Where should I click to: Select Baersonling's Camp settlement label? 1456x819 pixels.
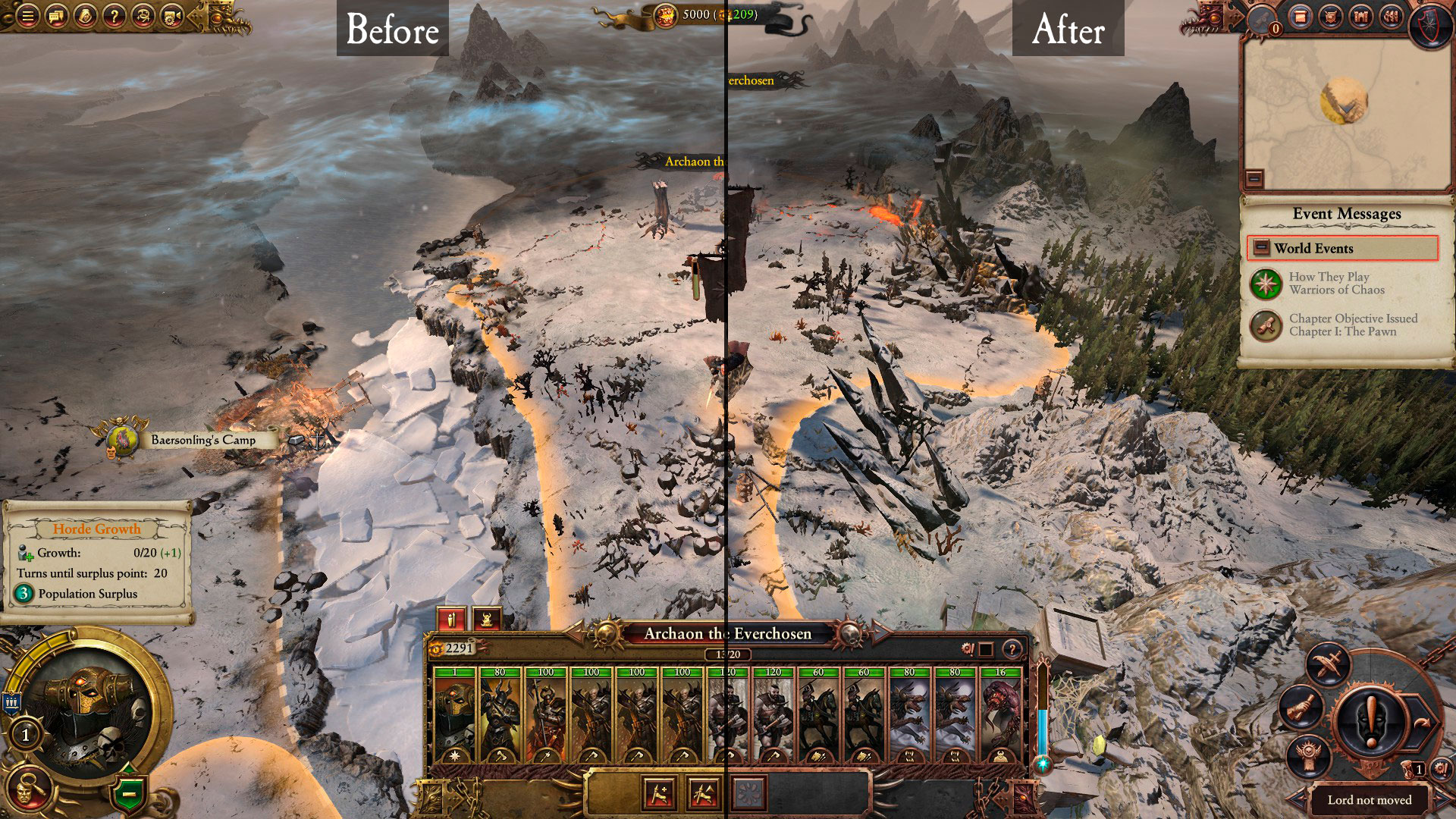pos(202,440)
